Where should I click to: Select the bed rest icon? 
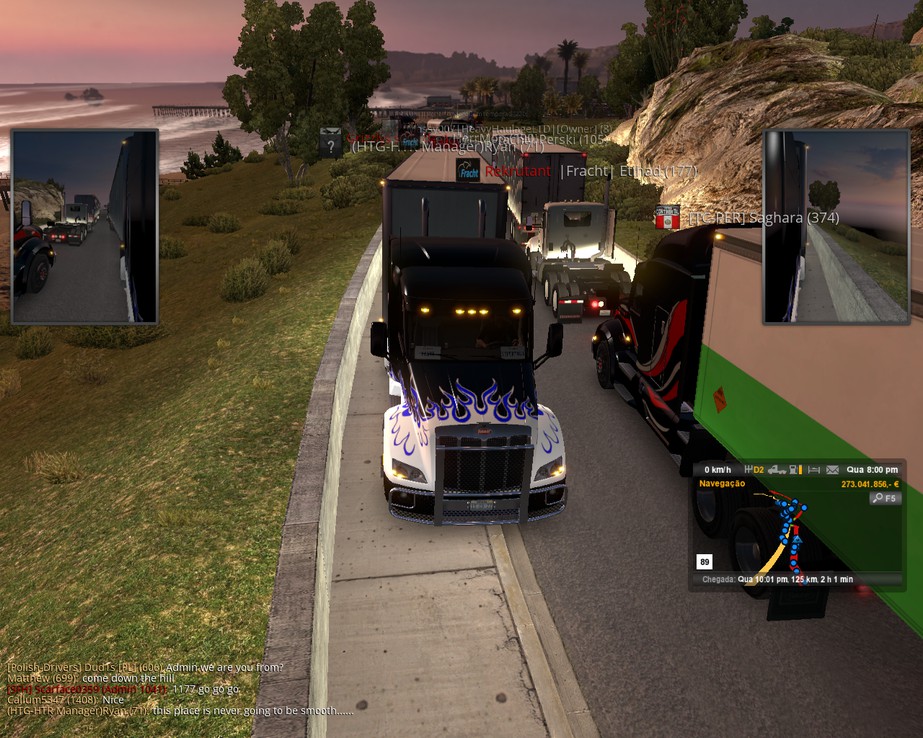point(814,470)
